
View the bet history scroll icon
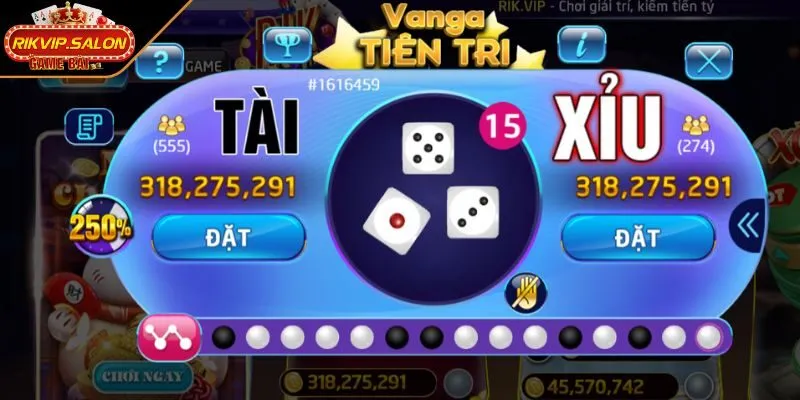tap(90, 125)
